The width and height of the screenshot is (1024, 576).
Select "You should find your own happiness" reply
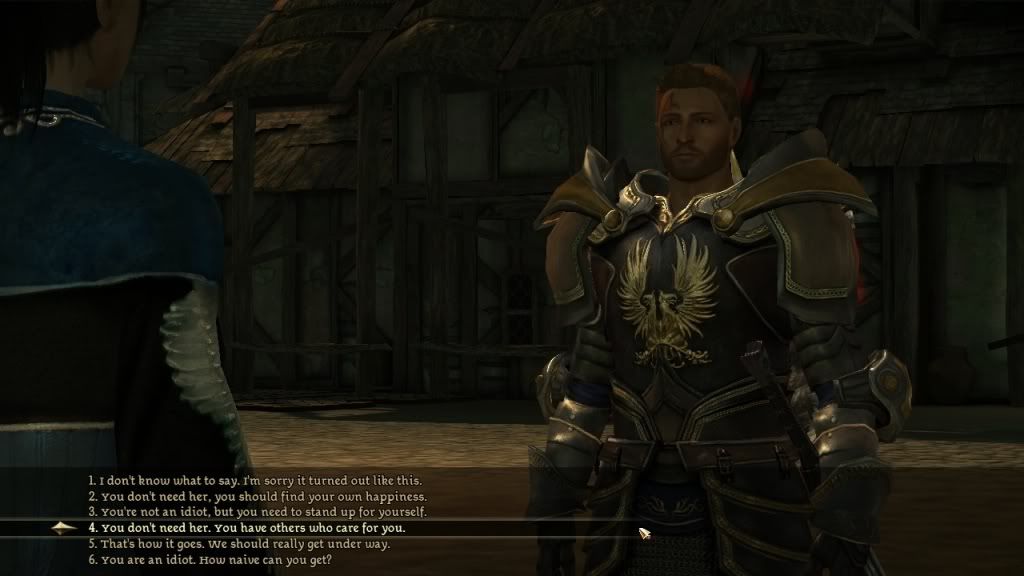(x=257, y=496)
